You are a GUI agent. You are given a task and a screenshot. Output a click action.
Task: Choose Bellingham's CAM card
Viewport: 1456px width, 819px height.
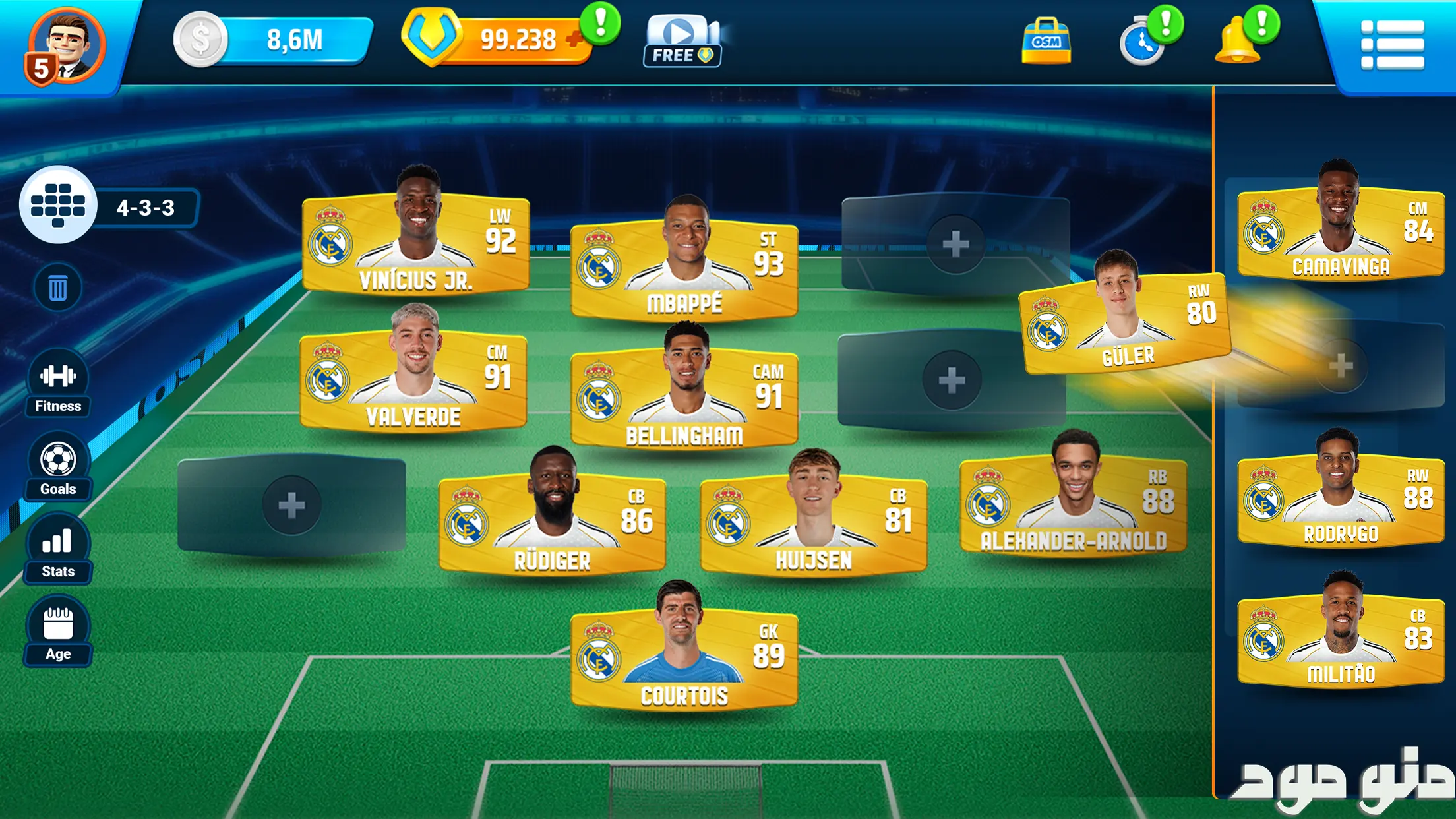[x=684, y=399]
